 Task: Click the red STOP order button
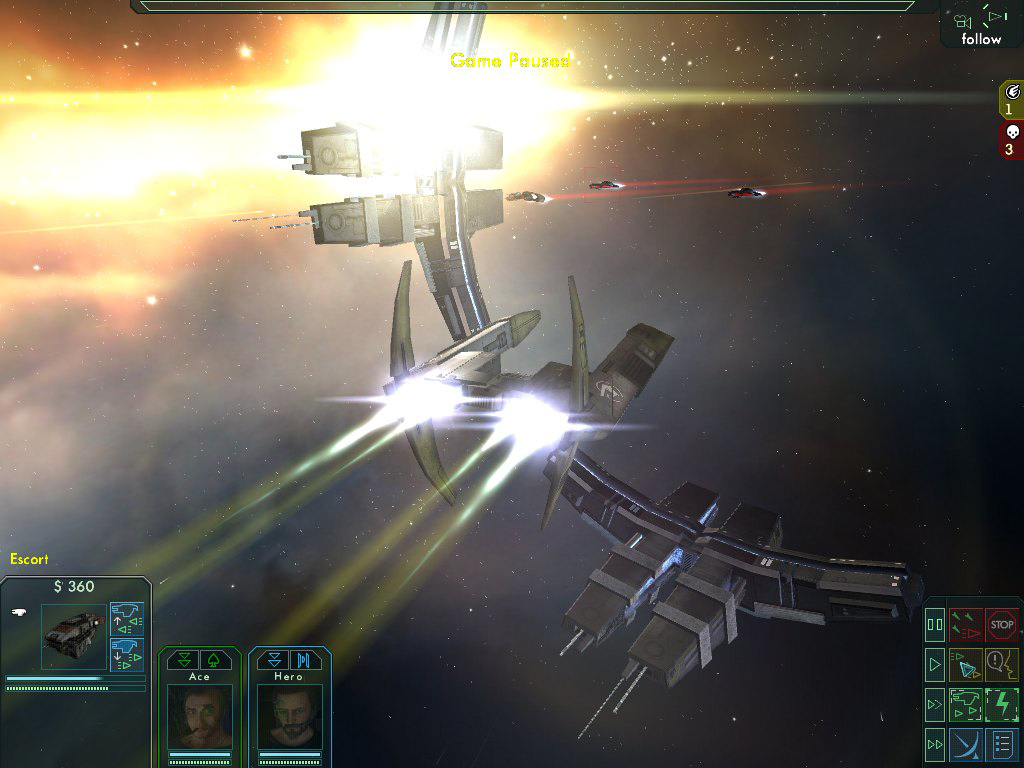click(x=1002, y=625)
